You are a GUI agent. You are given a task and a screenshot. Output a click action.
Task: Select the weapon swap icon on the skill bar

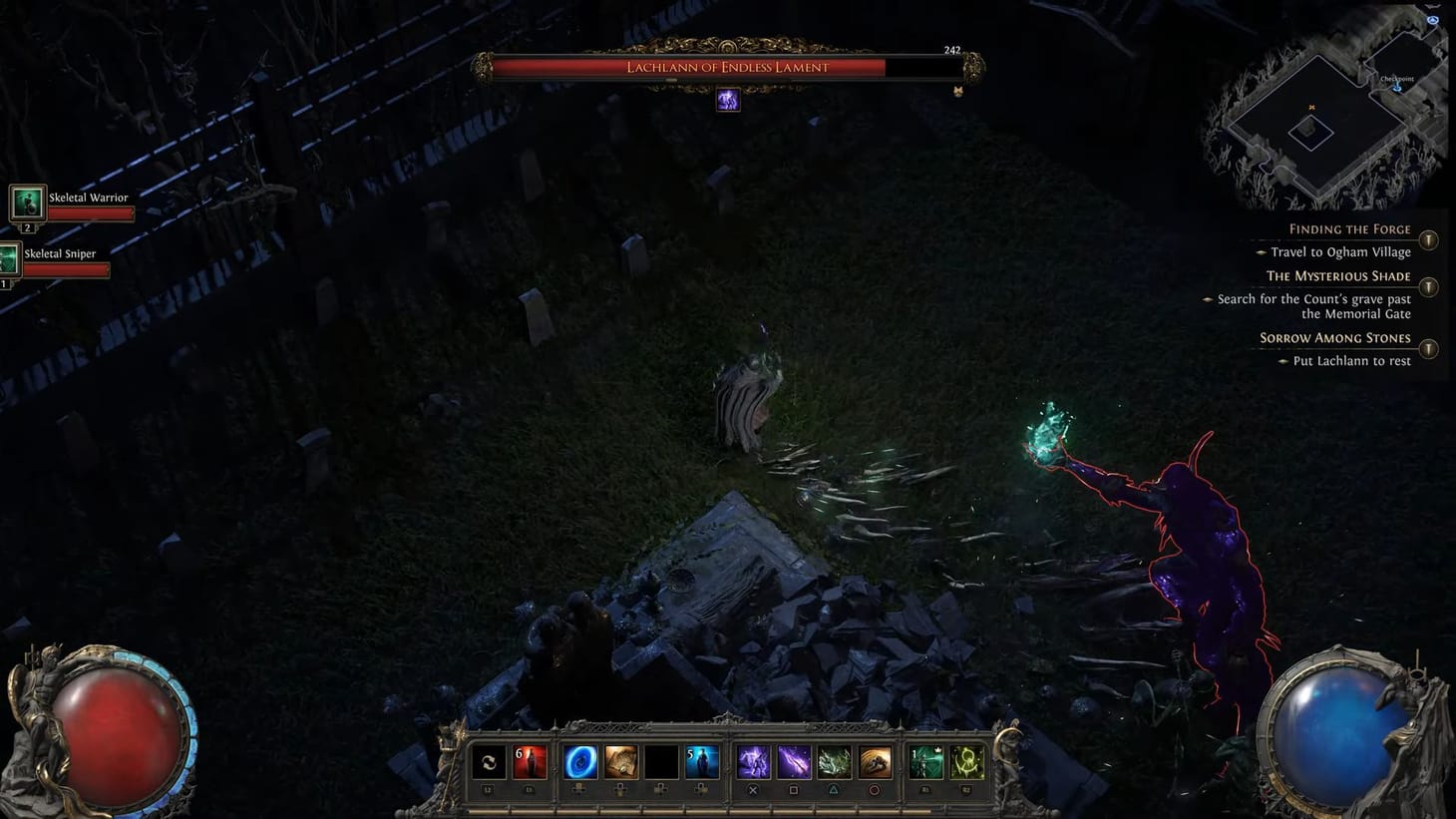[488, 763]
